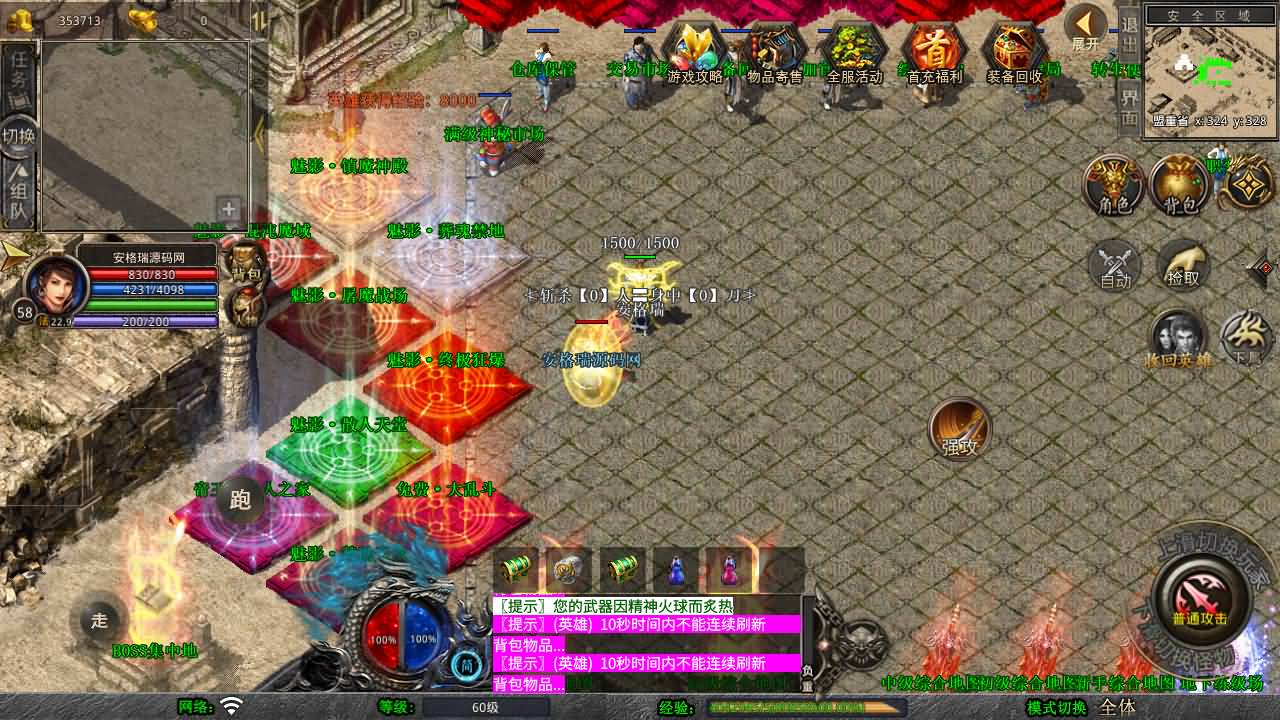Open the 物品寄售 item consignment menu

click(775, 53)
